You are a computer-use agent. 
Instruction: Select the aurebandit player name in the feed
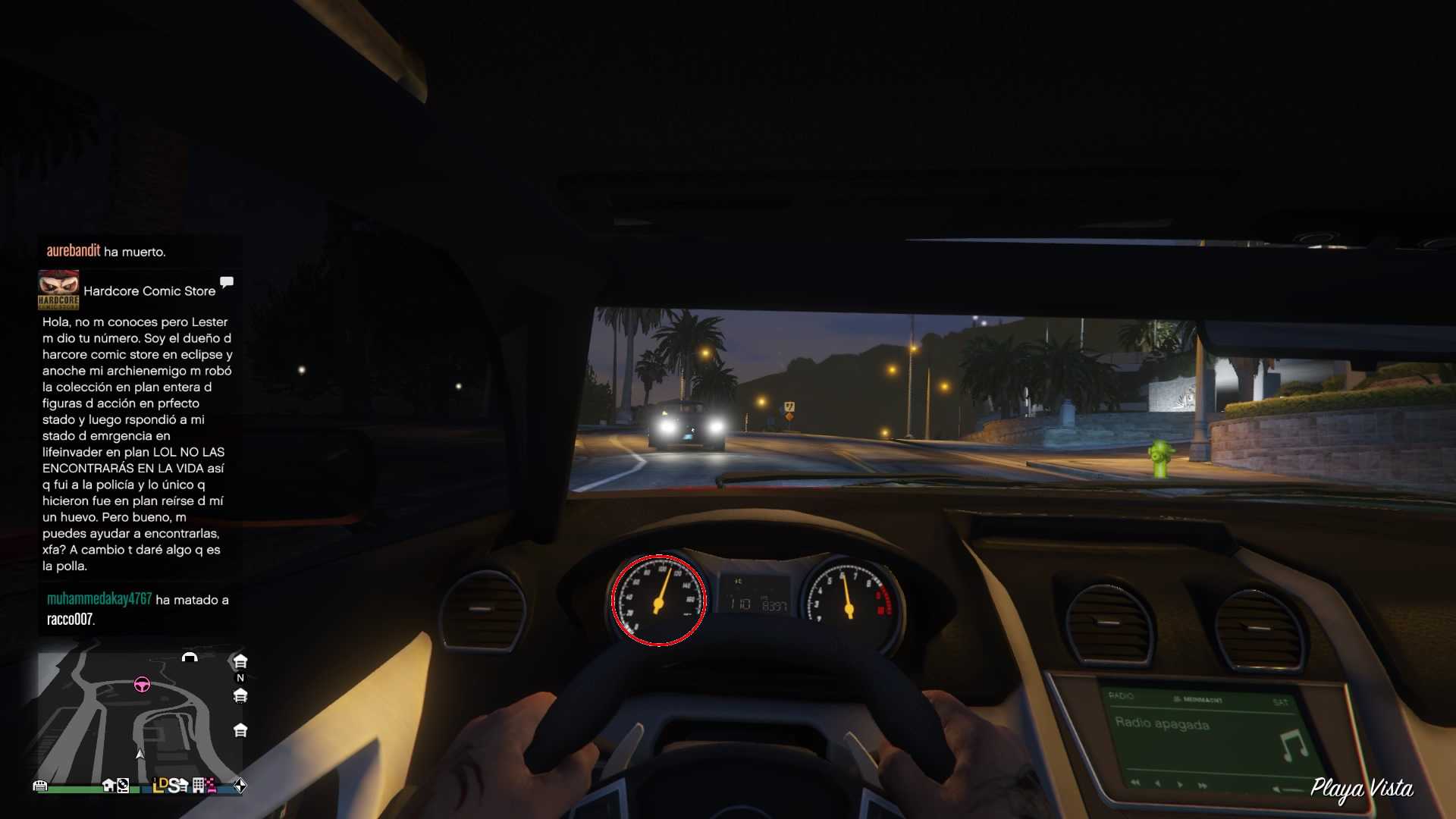[74, 251]
